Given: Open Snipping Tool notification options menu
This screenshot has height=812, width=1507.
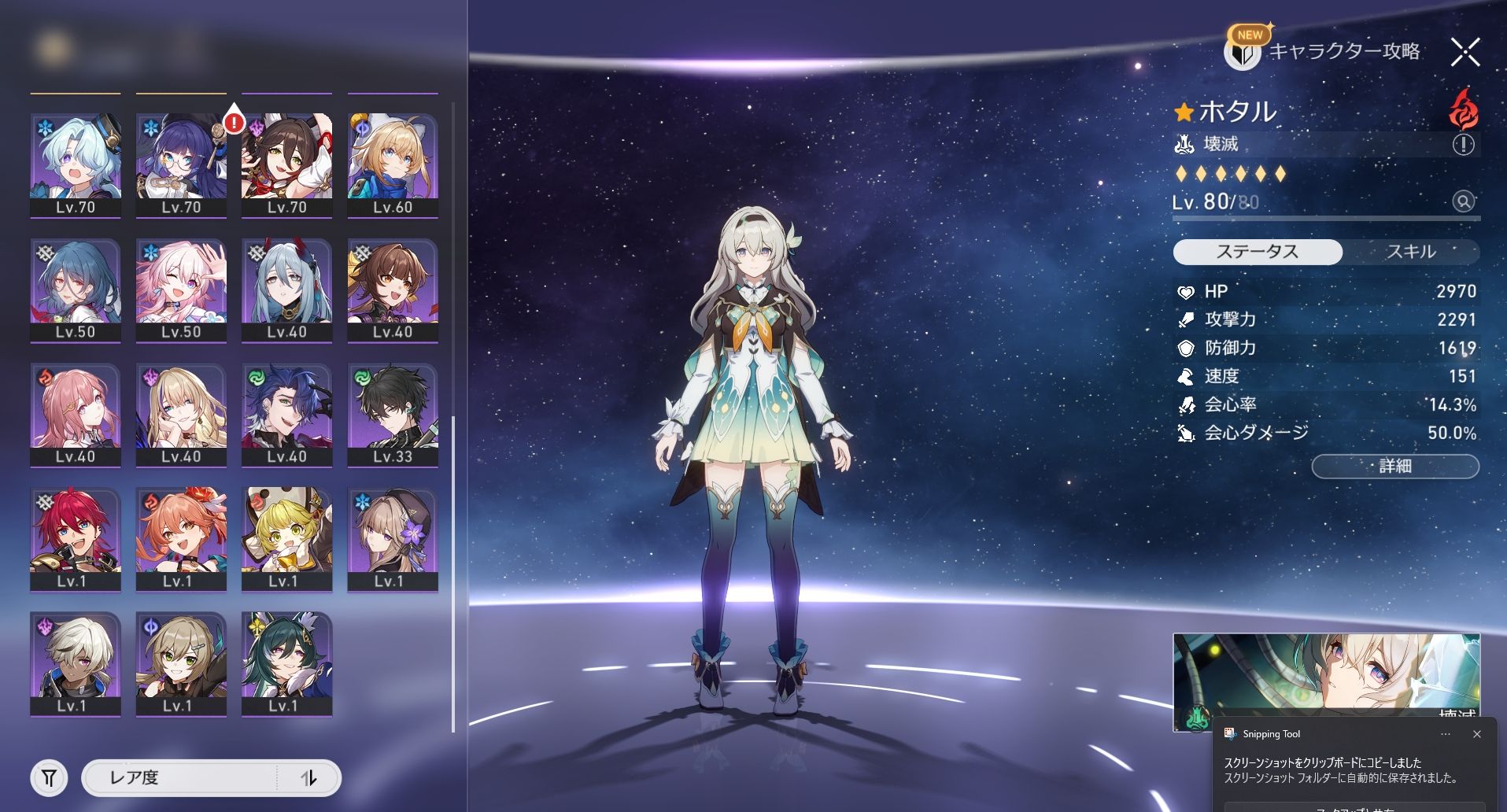Looking at the screenshot, I should [x=1445, y=734].
